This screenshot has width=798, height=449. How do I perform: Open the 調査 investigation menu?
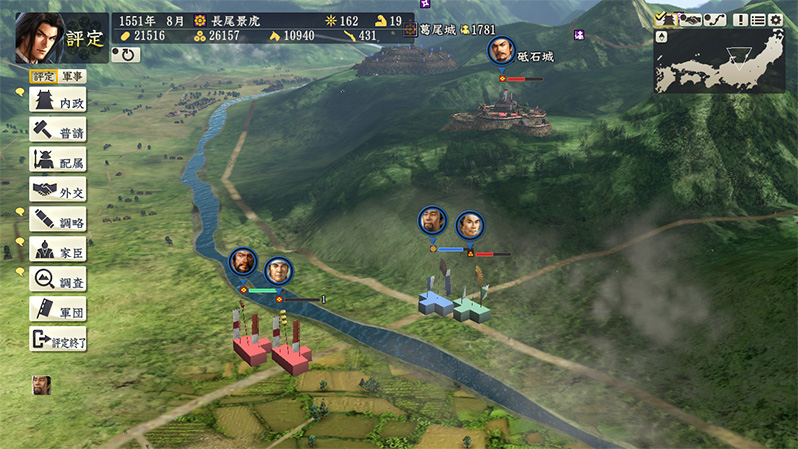click(x=58, y=279)
